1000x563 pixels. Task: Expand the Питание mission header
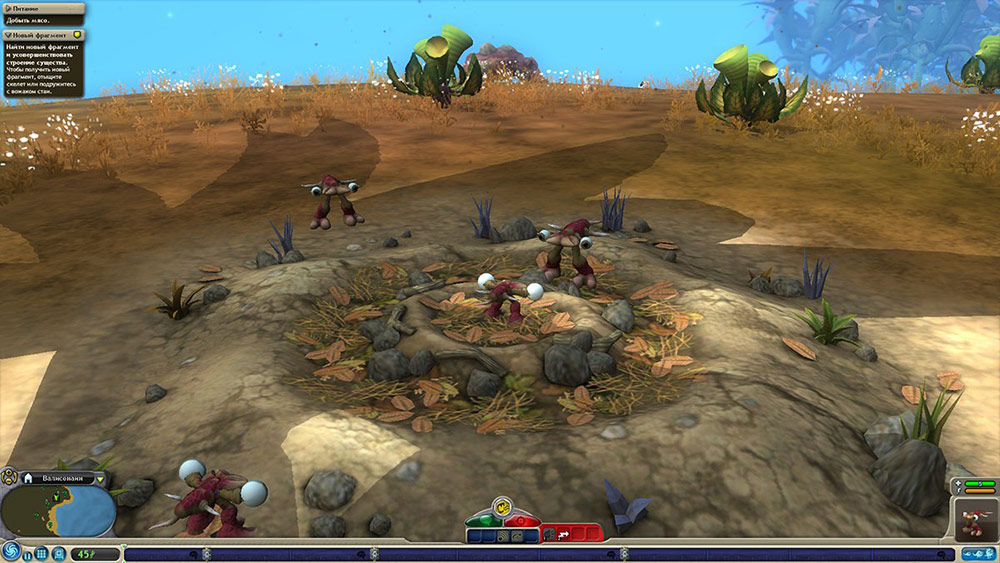[x=8, y=8]
